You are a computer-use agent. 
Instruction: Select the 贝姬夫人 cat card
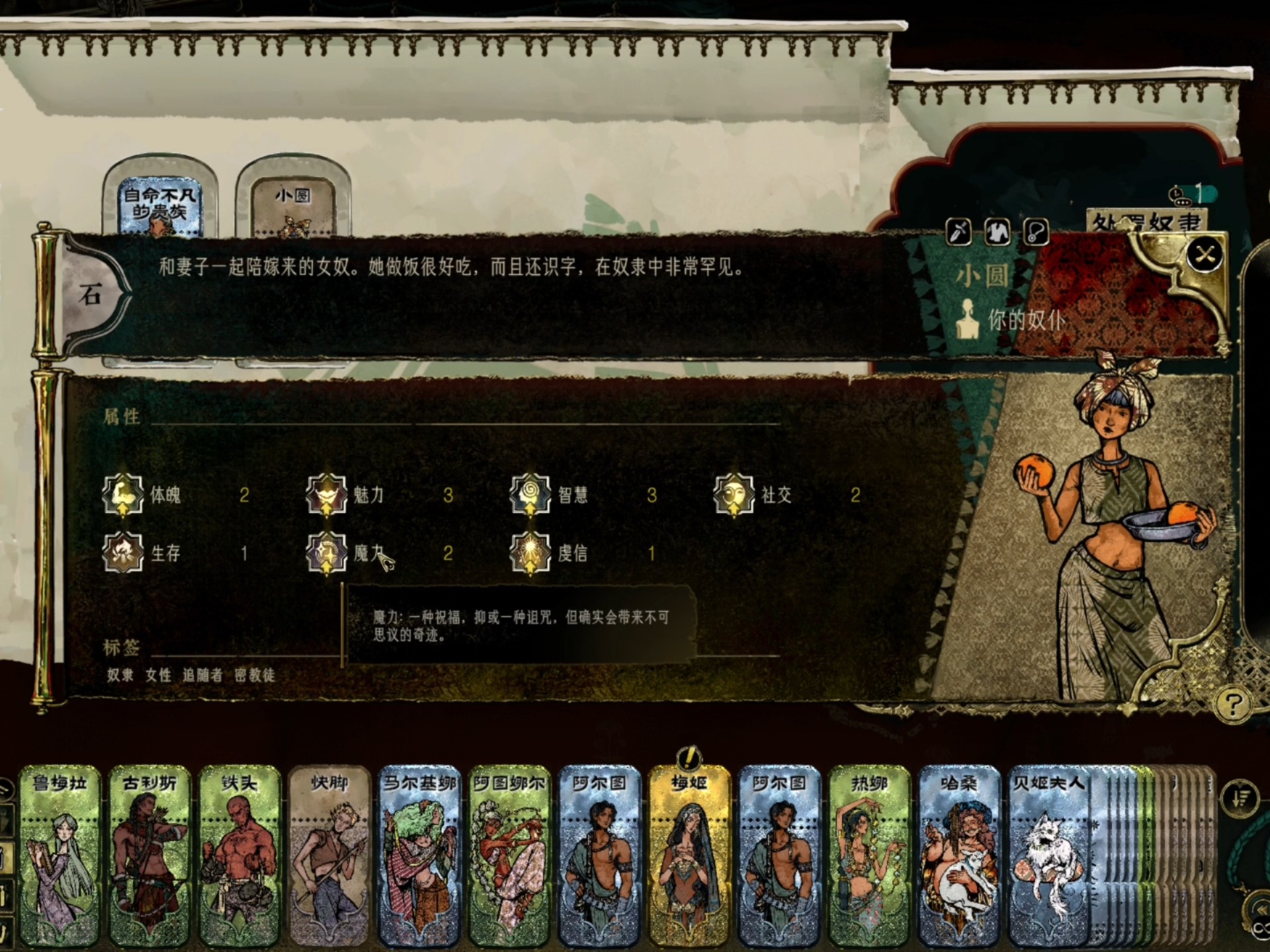tap(1049, 856)
